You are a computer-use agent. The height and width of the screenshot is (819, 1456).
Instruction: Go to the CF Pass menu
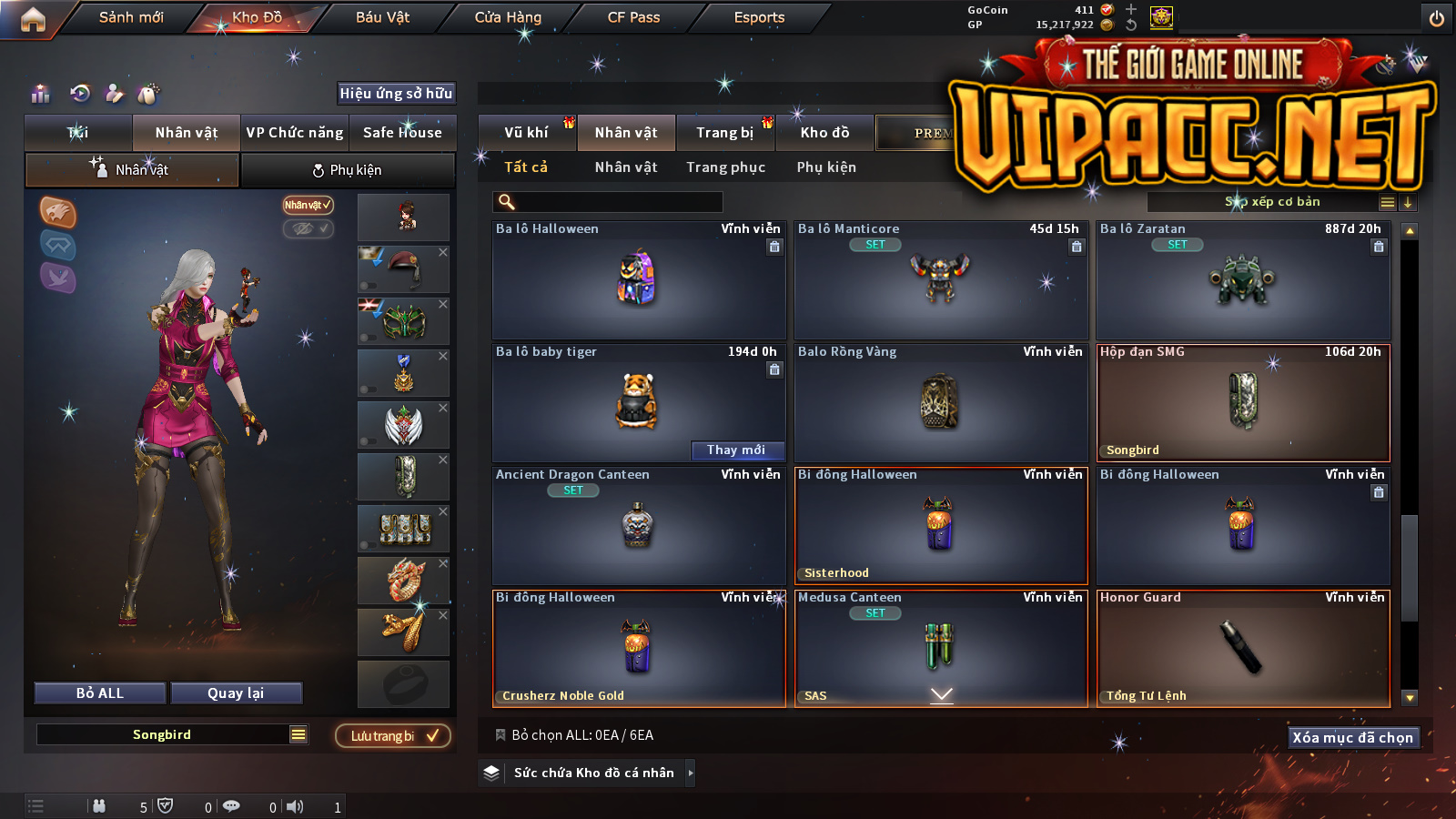[x=633, y=17]
